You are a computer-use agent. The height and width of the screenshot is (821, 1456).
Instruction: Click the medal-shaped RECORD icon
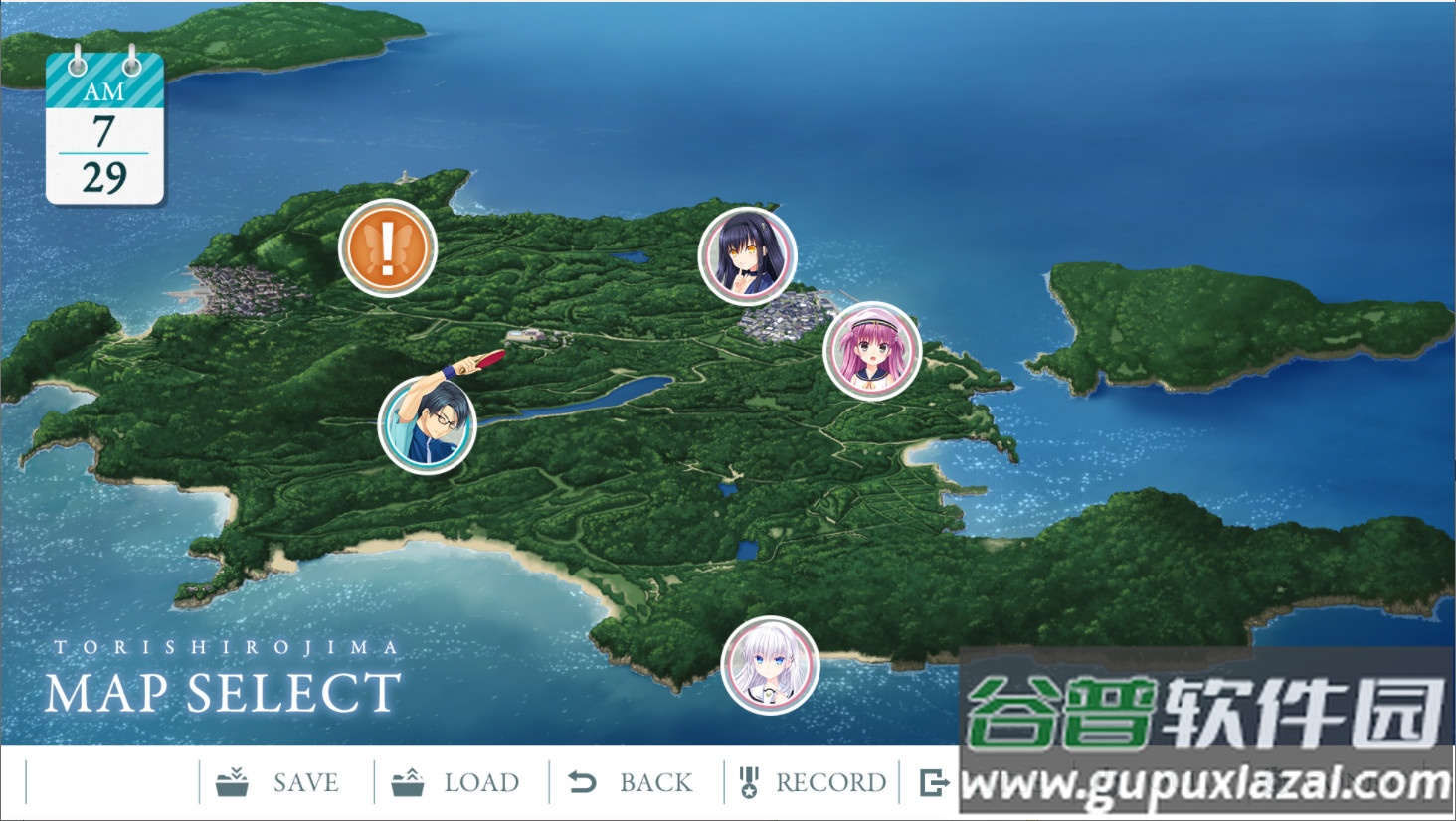(750, 780)
